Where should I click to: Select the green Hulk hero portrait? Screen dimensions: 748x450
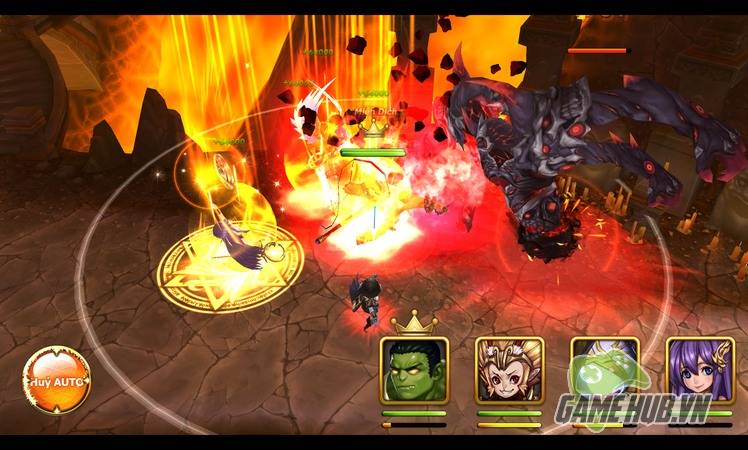[x=414, y=370]
